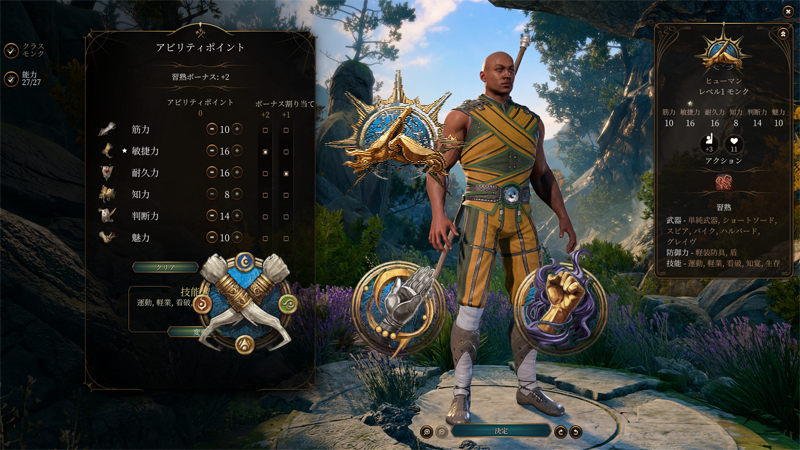Image resolution: width=800 pixels, height=450 pixels.
Task: Select the アクション hand icon with +3
Action: 708,142
